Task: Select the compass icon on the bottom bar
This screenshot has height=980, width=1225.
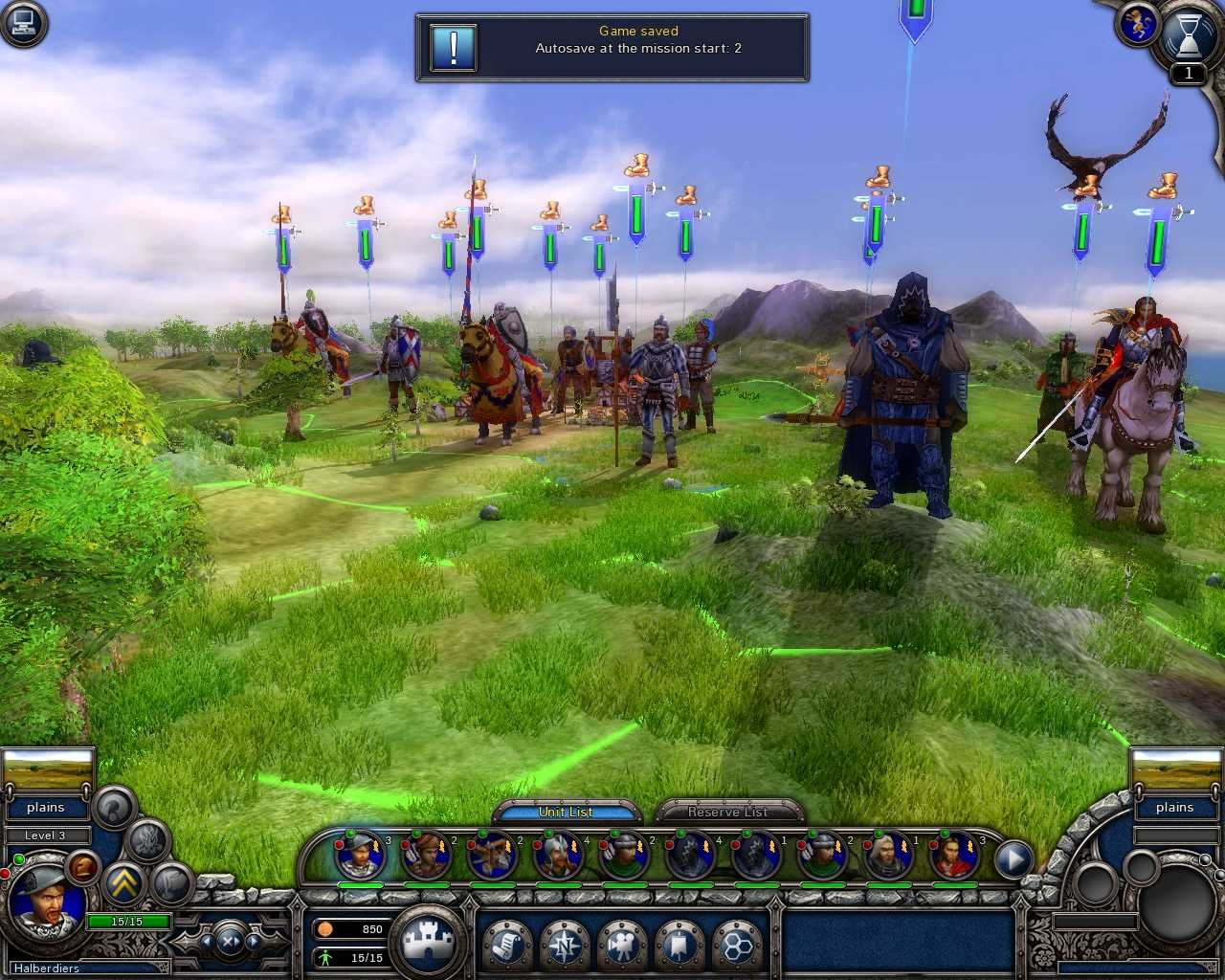Action: click(x=566, y=946)
